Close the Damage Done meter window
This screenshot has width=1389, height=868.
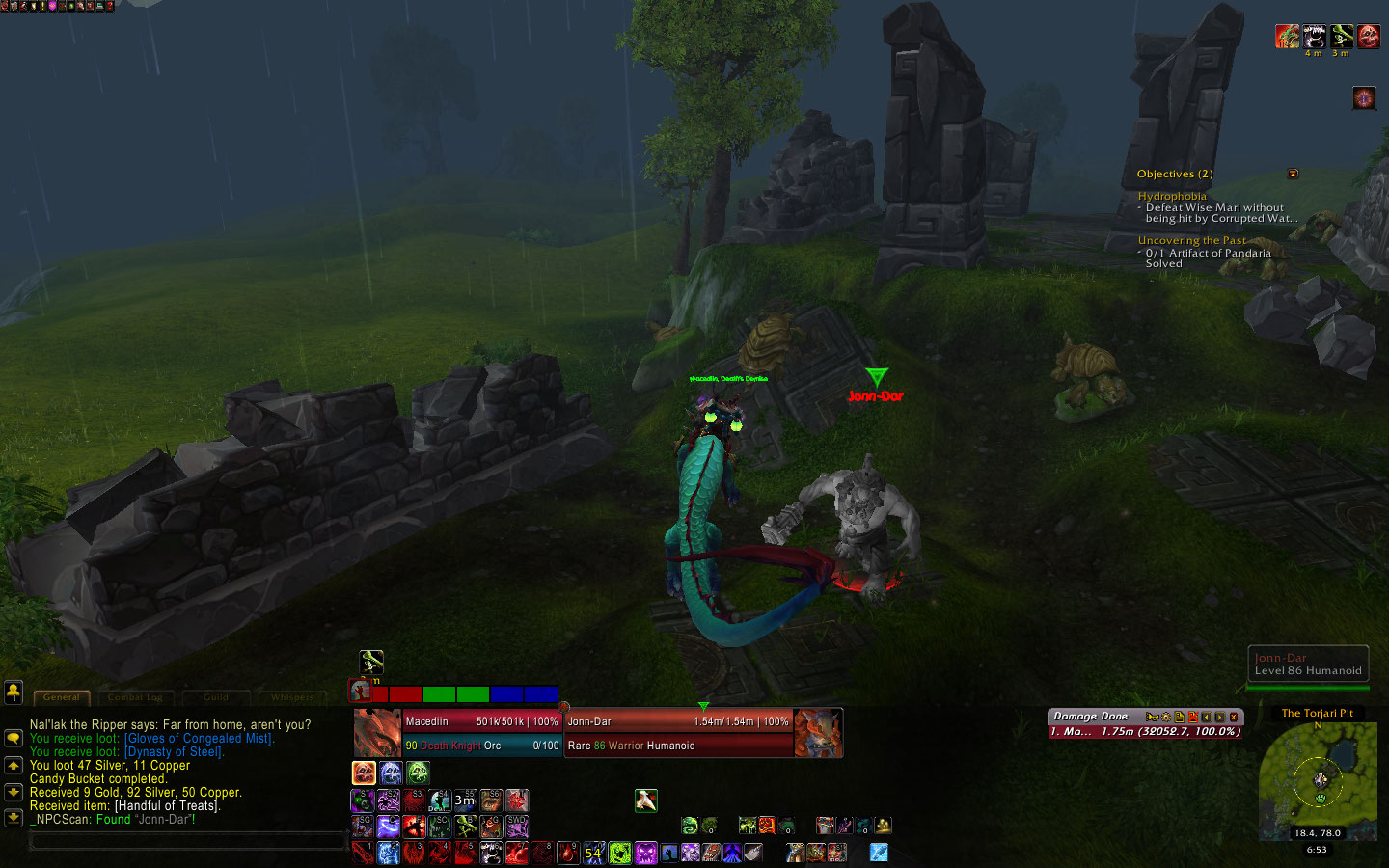[1234, 717]
